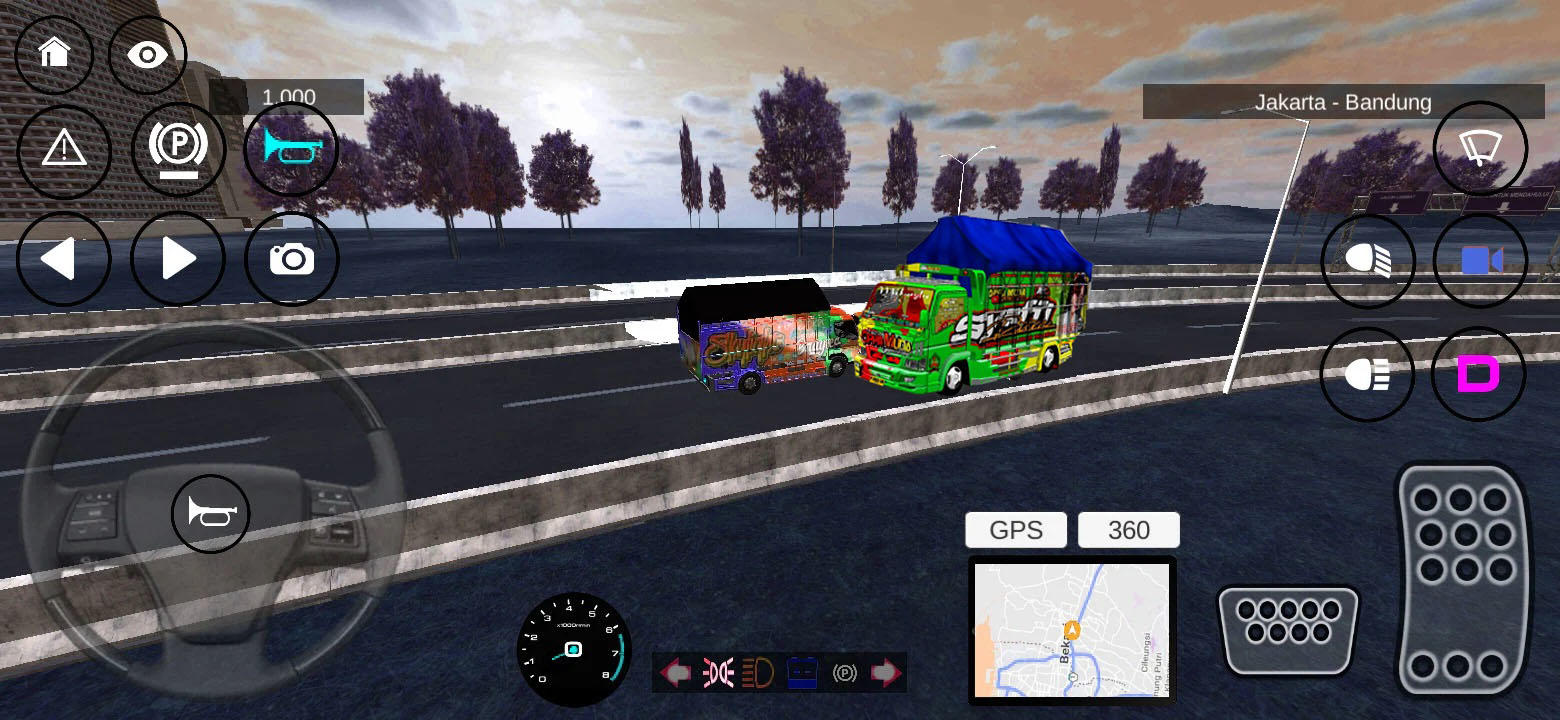This screenshot has height=720, width=1560.
Task: Engage the parking brake button
Action: tap(178, 147)
